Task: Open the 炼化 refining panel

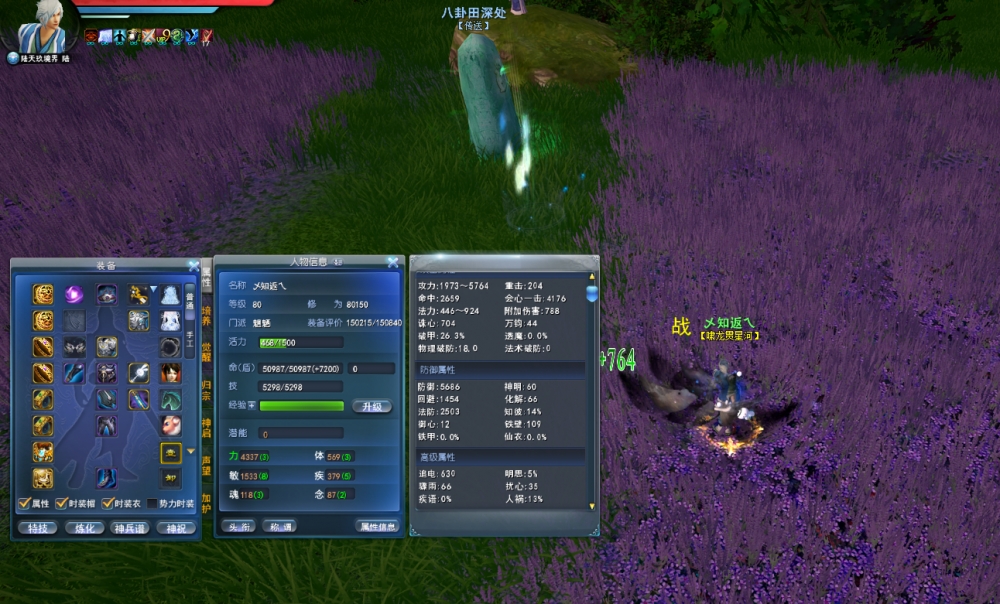Action: click(x=84, y=528)
